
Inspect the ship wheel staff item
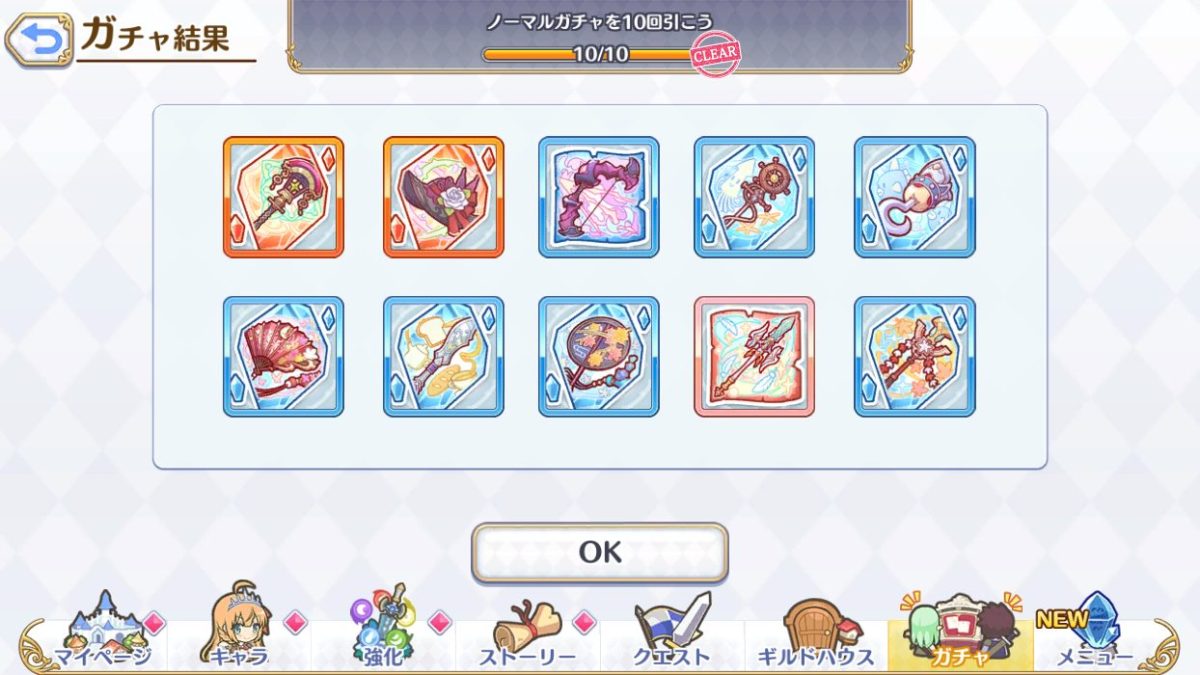(x=754, y=197)
